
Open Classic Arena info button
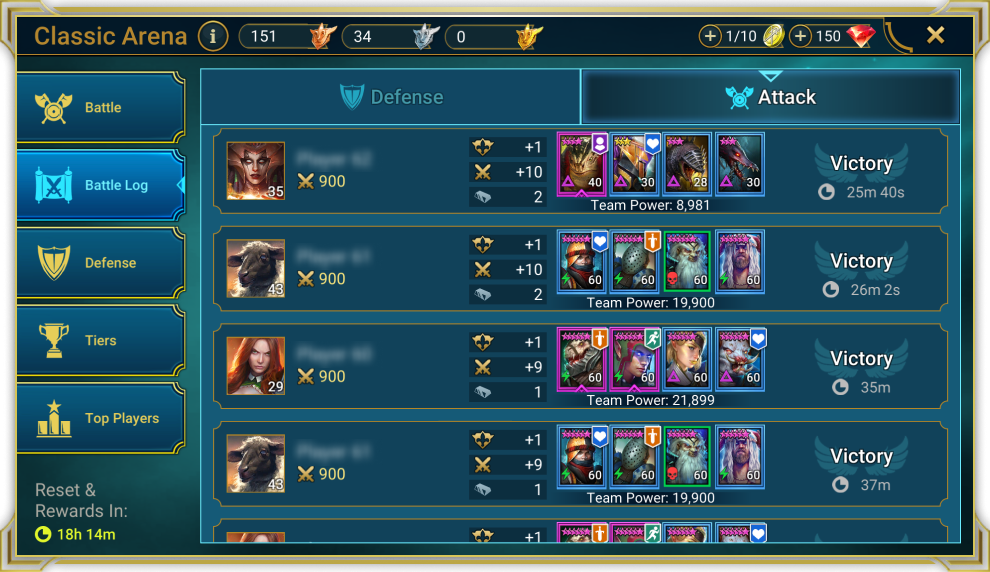click(x=212, y=37)
